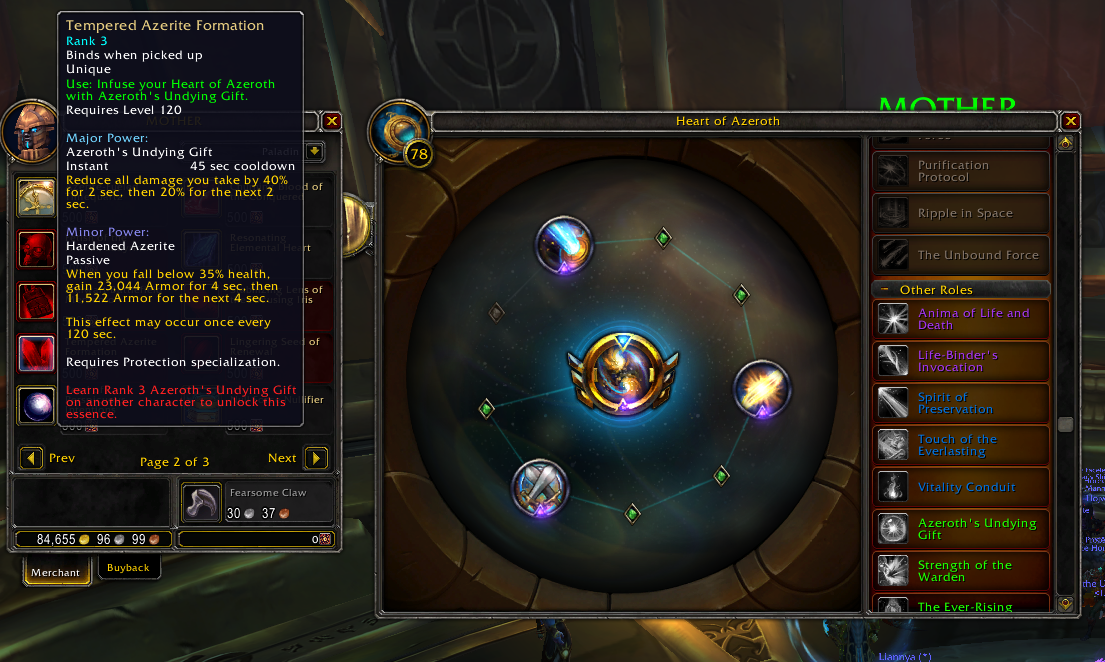
Task: Close the merchant window
Action: pyautogui.click(x=332, y=121)
